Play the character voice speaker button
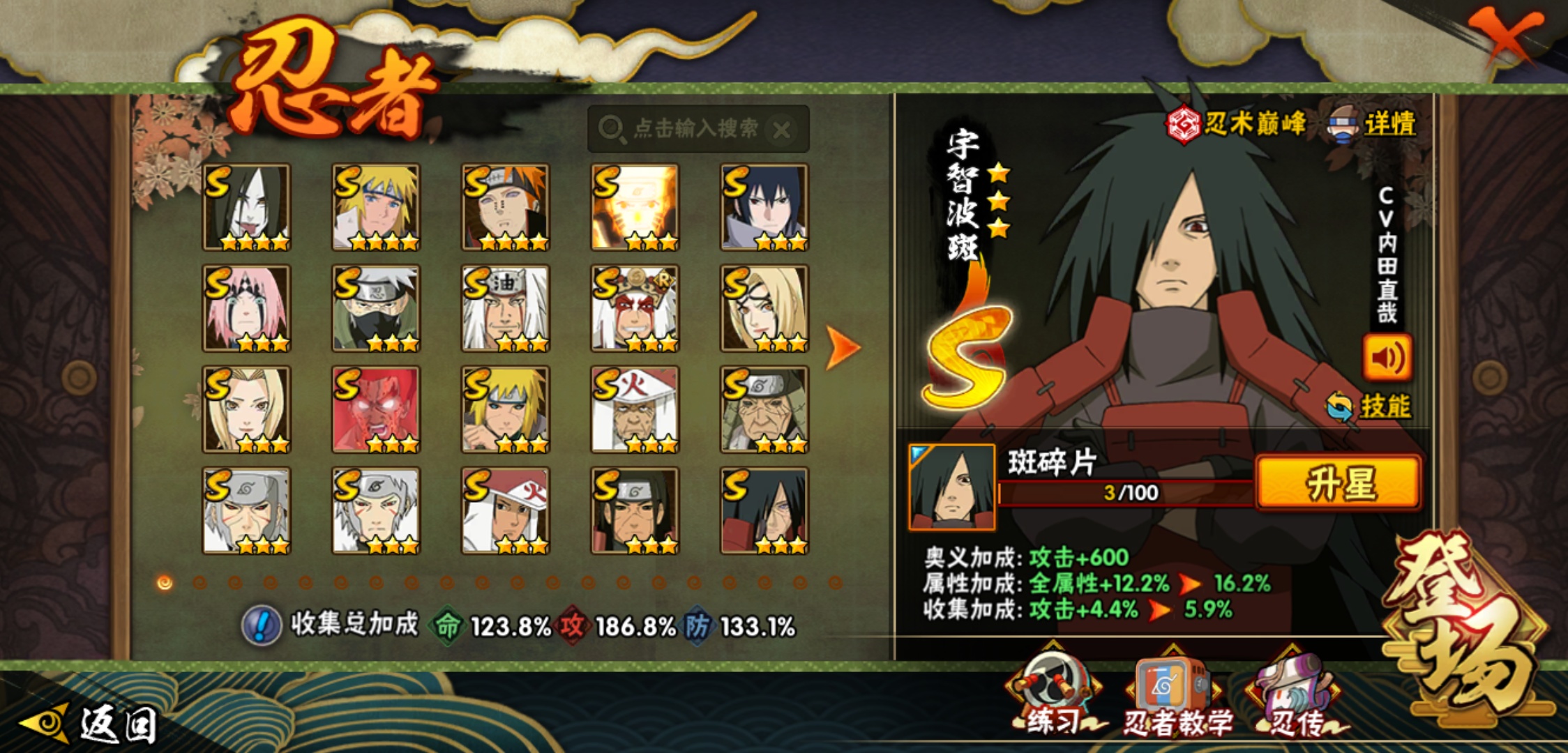1568x753 pixels. (1387, 358)
